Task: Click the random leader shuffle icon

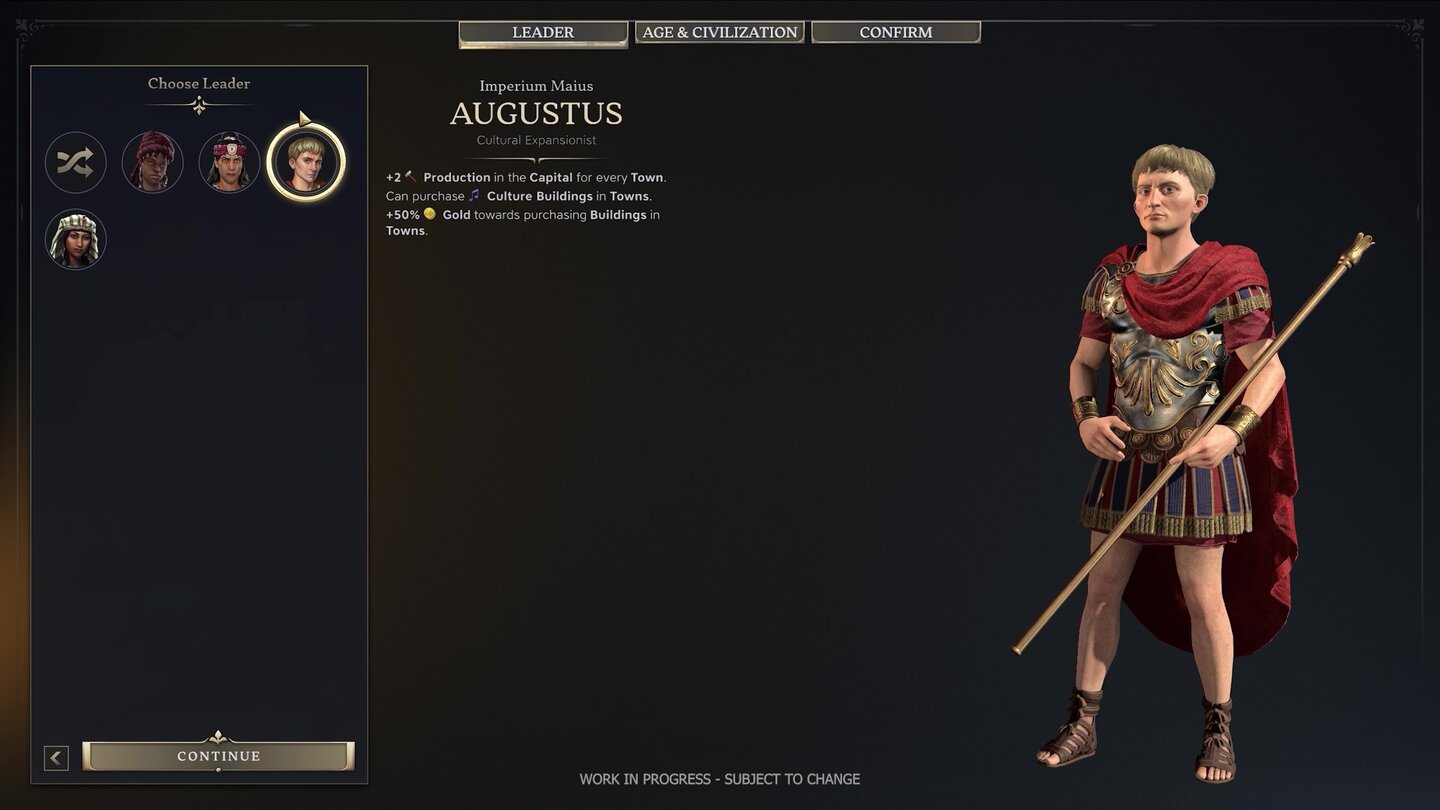Action: 75,162
